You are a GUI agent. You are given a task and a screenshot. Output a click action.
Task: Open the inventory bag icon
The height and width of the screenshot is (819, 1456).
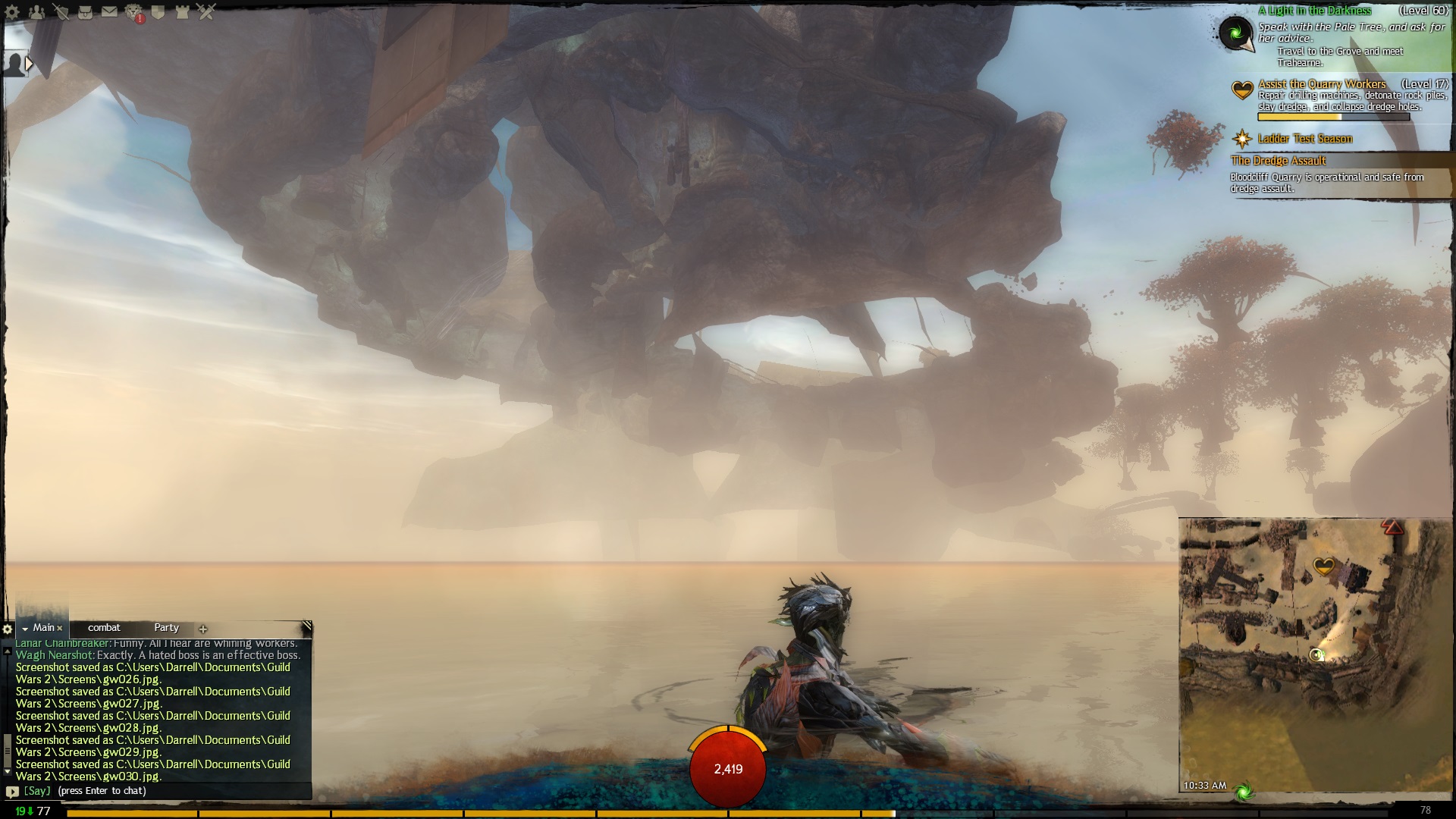pyautogui.click(x=86, y=12)
